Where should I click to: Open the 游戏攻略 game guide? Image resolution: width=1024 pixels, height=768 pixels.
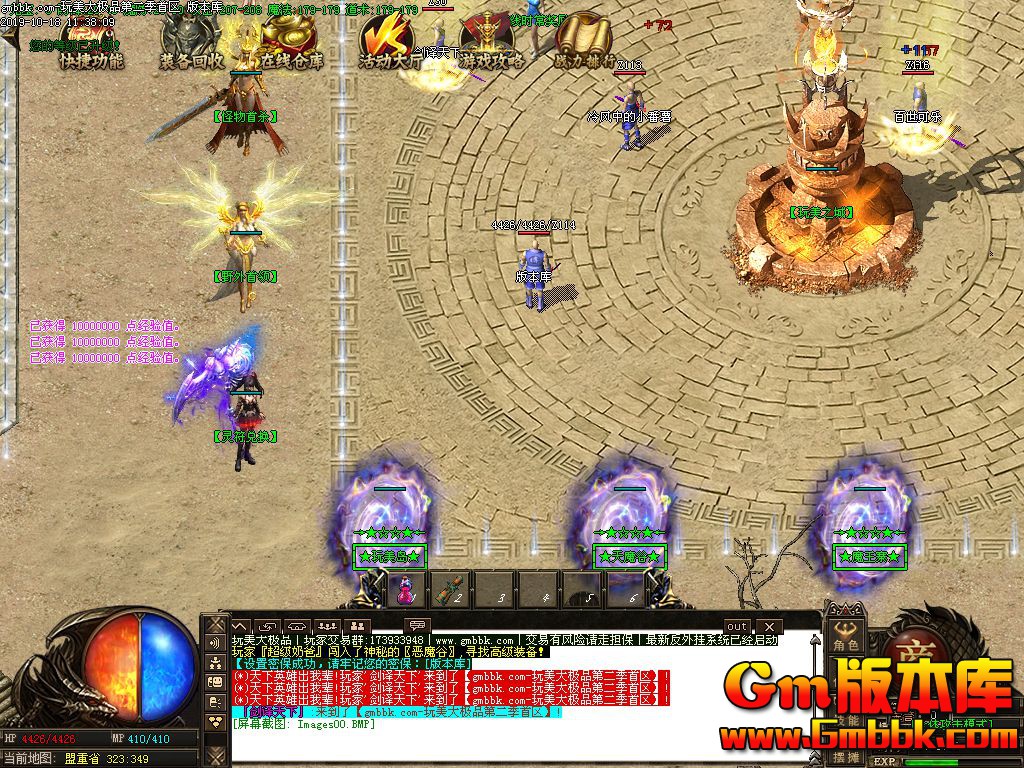[492, 47]
